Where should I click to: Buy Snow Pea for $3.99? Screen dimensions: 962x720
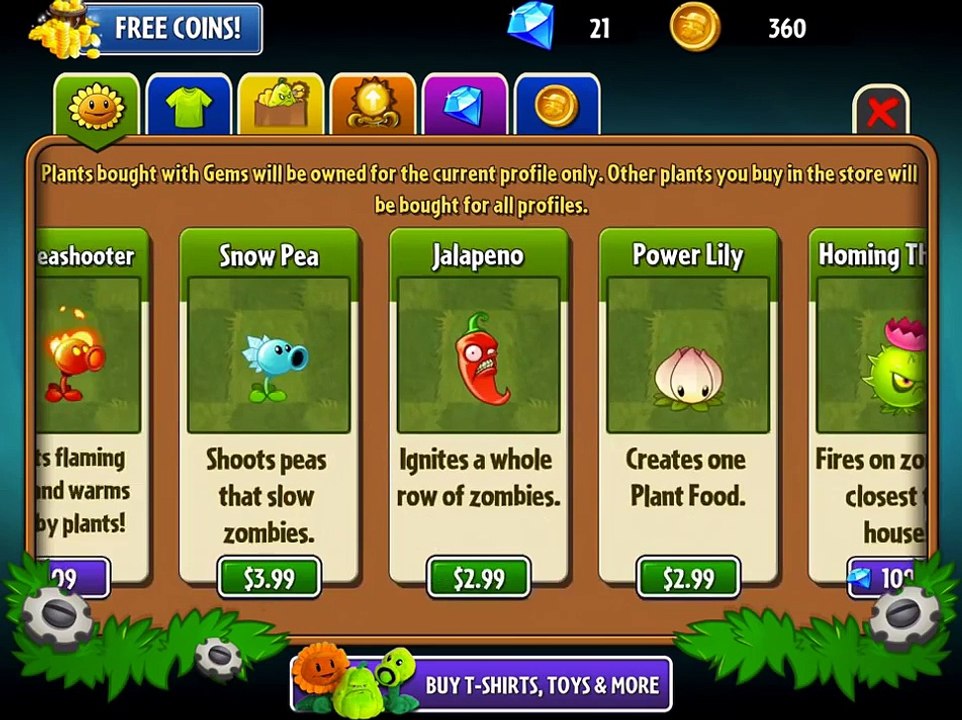(269, 578)
